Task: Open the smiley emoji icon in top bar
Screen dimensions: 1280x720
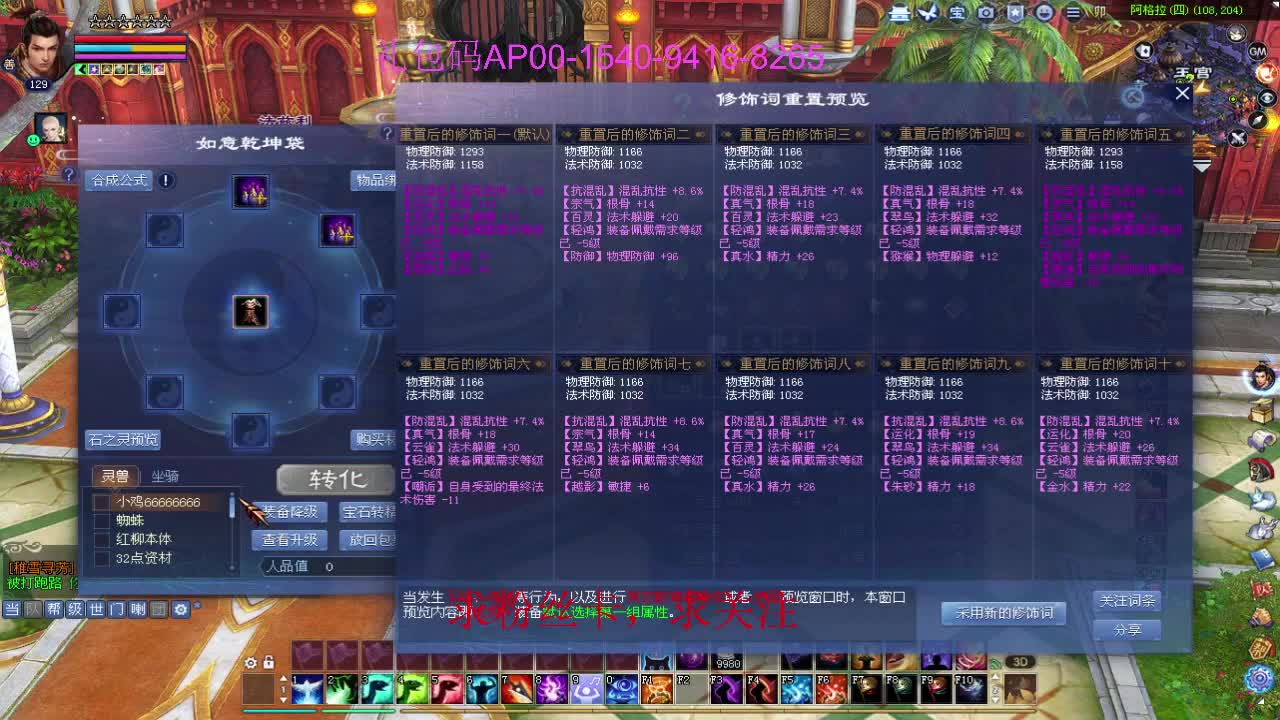Action: (1046, 14)
